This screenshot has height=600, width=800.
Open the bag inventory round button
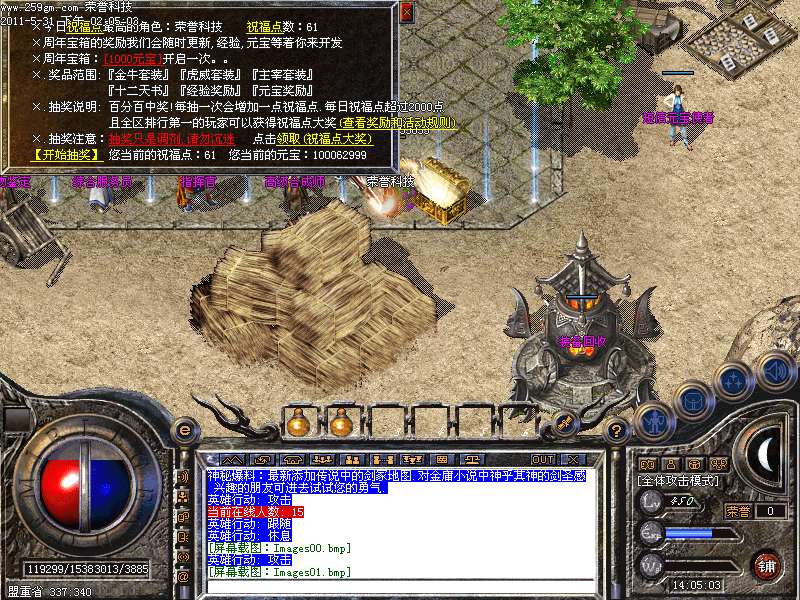coord(692,400)
